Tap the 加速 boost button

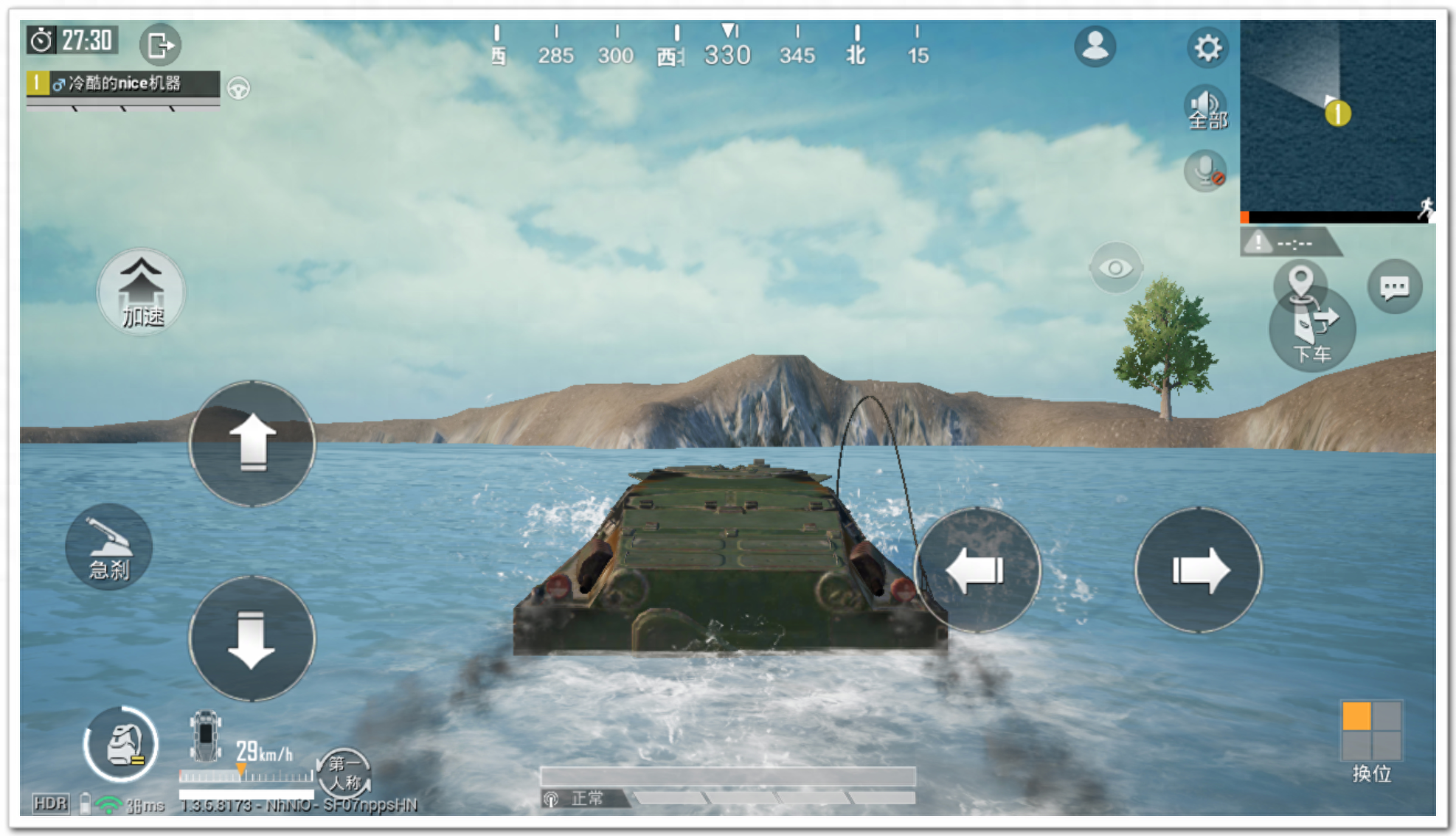coord(141,293)
